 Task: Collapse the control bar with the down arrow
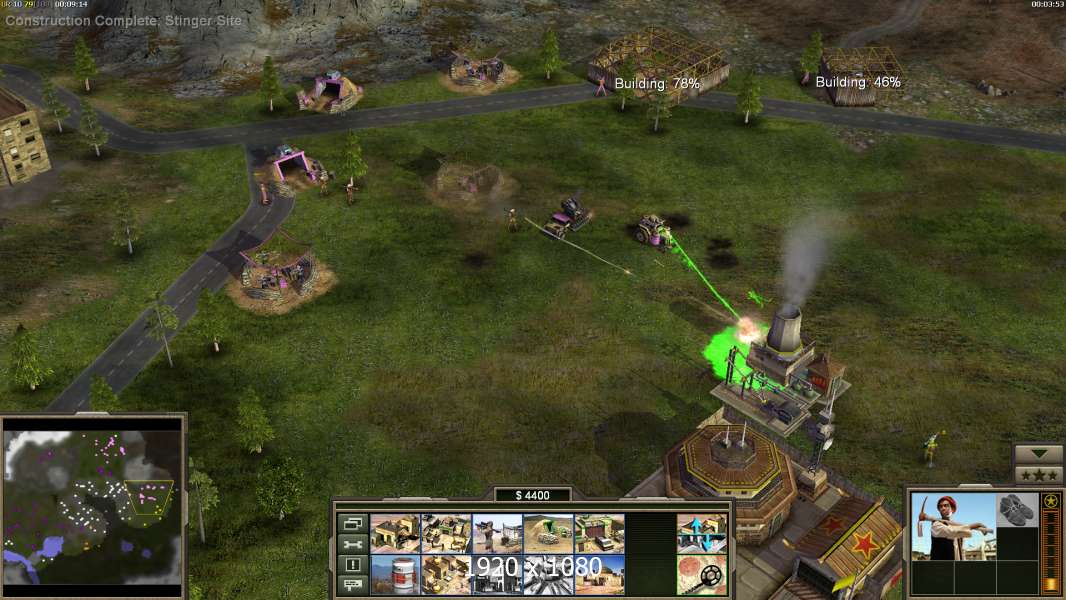click(x=1038, y=454)
